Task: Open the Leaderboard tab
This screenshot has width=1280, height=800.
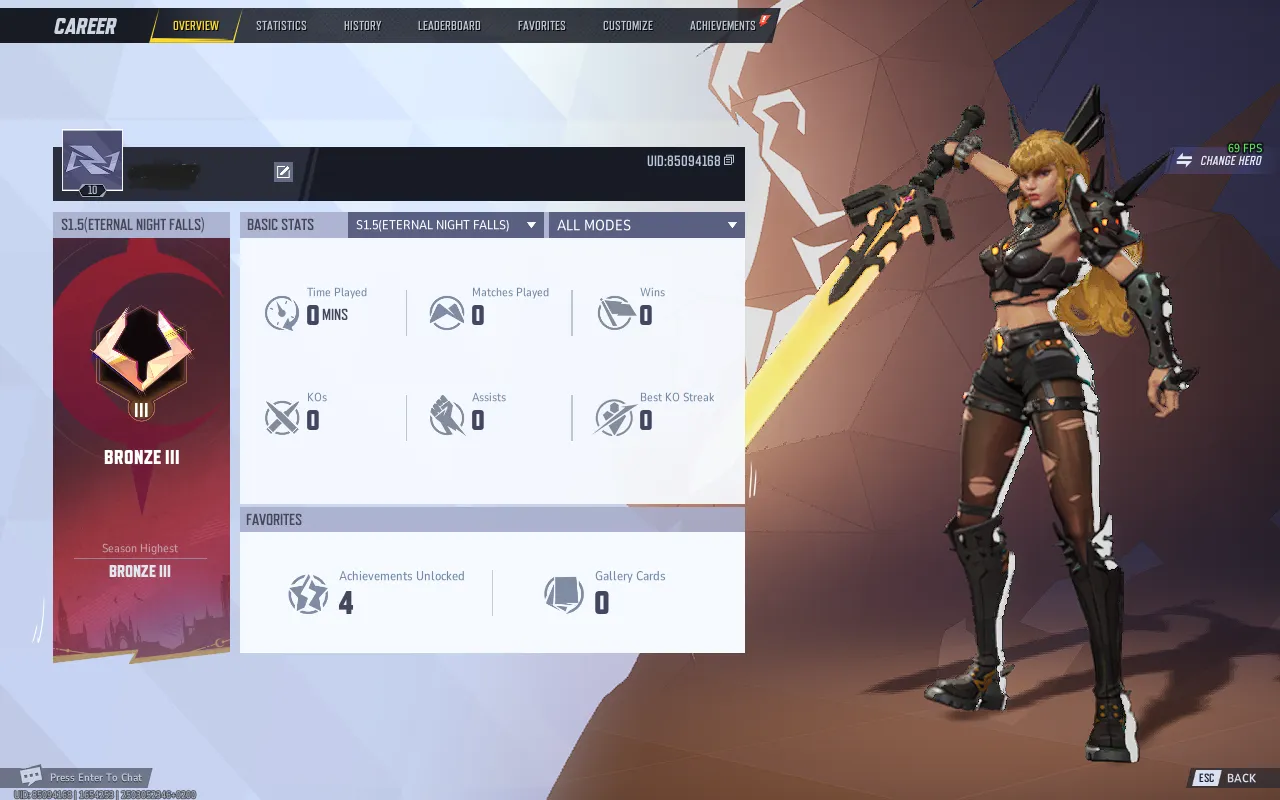Action: pyautogui.click(x=448, y=25)
